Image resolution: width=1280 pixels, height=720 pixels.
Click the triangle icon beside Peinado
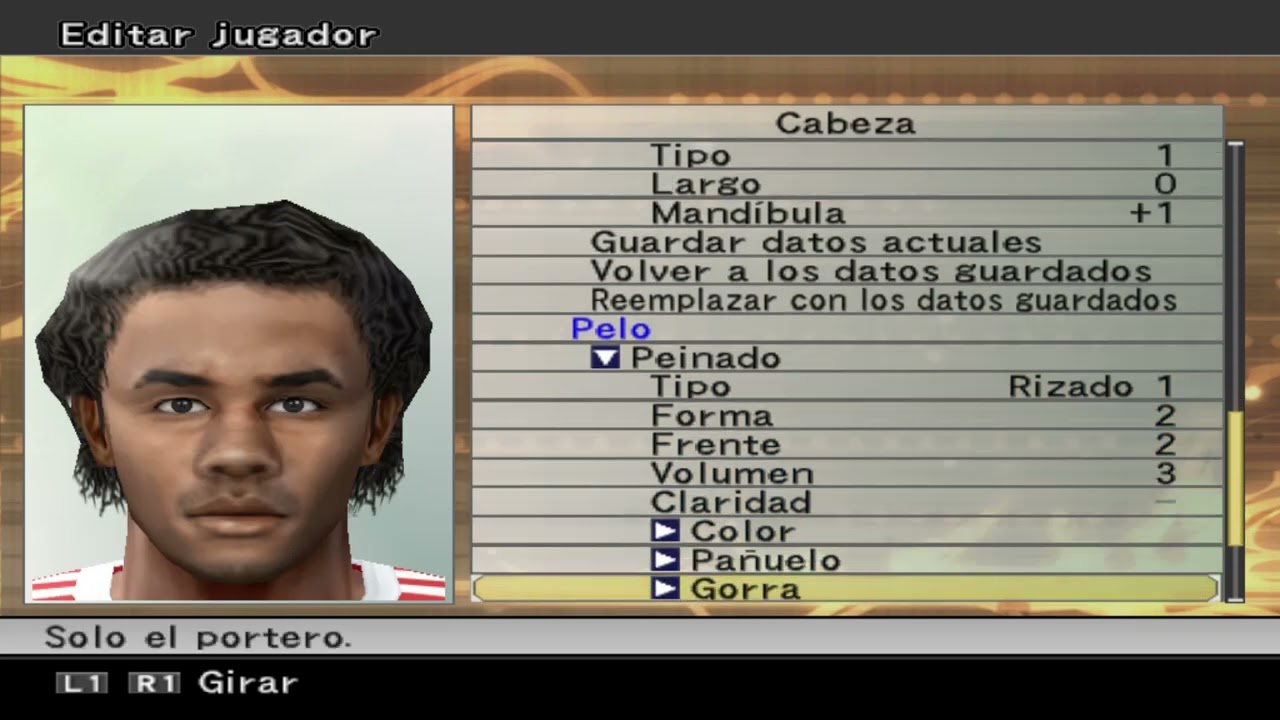coord(604,357)
